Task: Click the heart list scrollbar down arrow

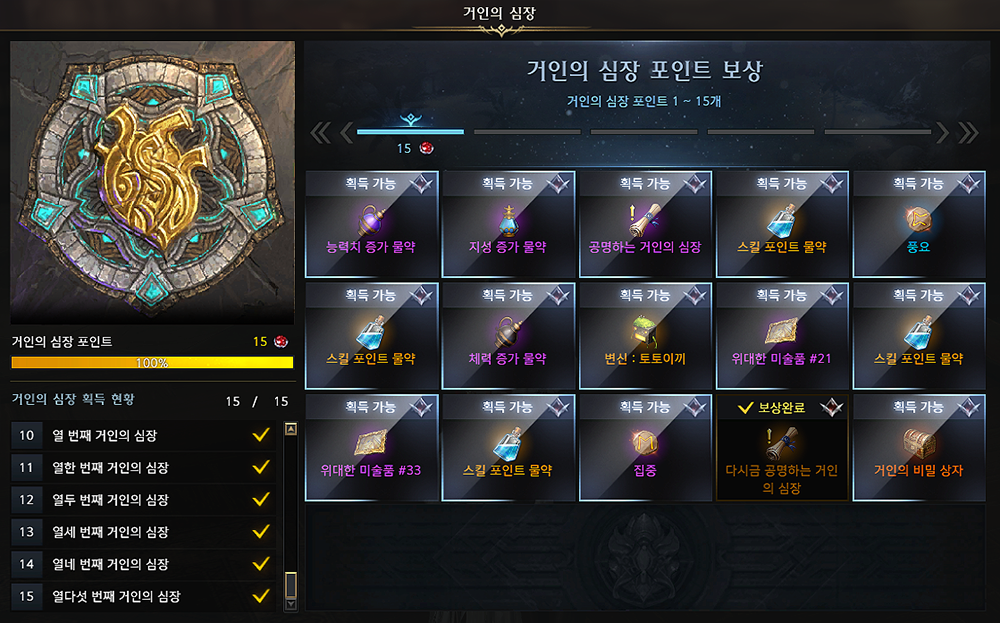Action: [291, 604]
